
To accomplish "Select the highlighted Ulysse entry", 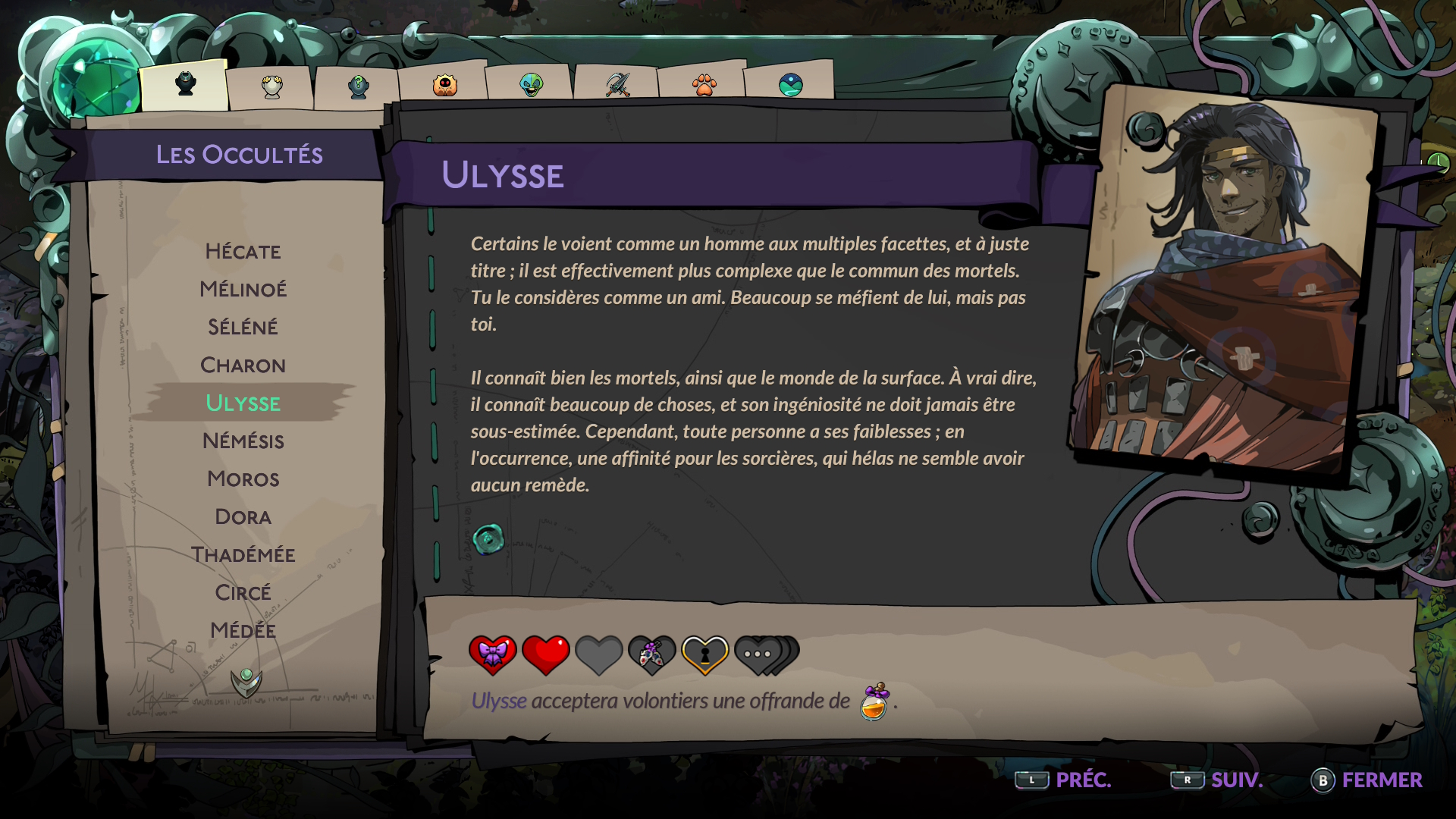I will [x=243, y=403].
